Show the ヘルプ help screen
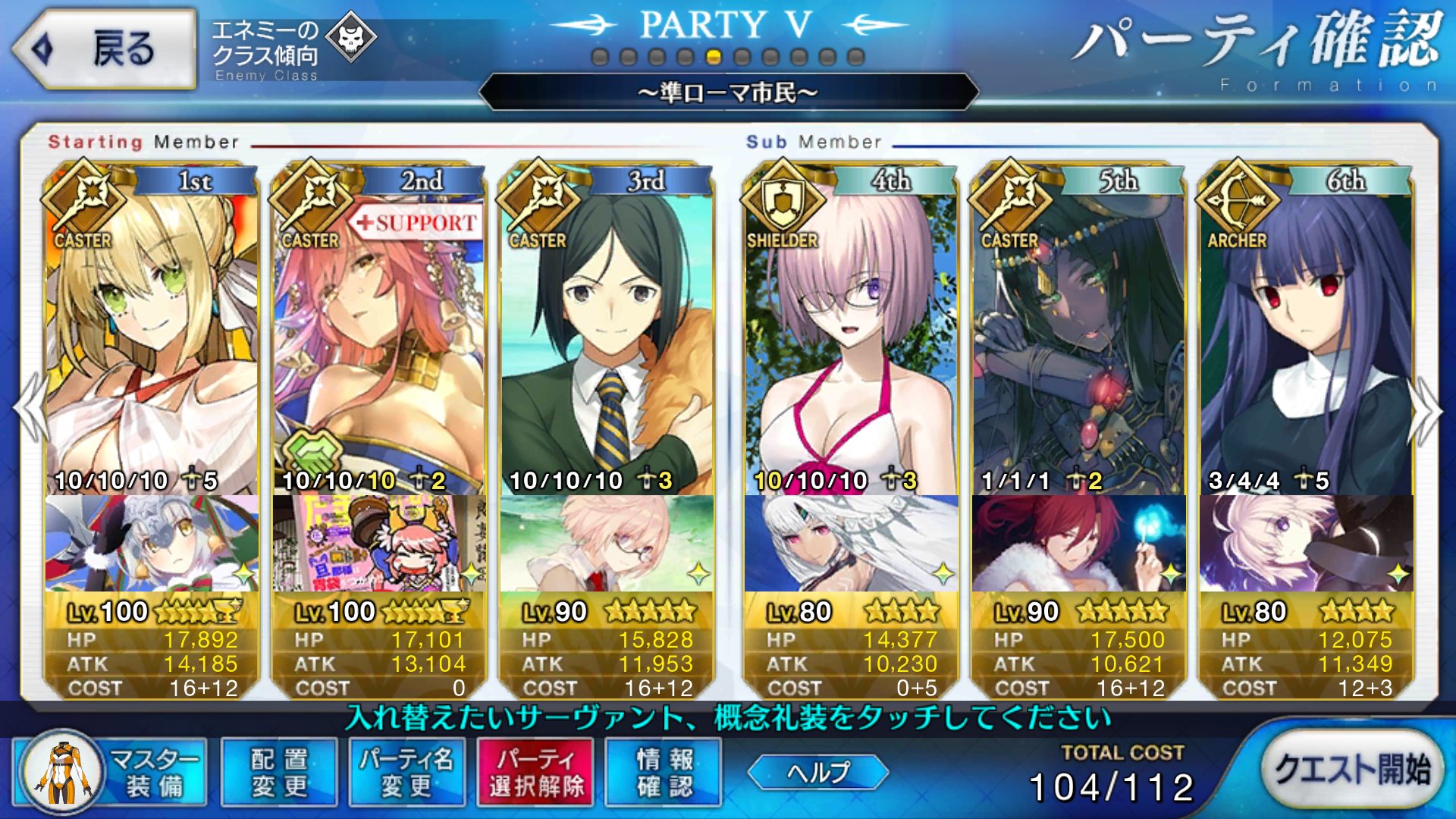Screen dimensions: 1456x819 point(818,773)
